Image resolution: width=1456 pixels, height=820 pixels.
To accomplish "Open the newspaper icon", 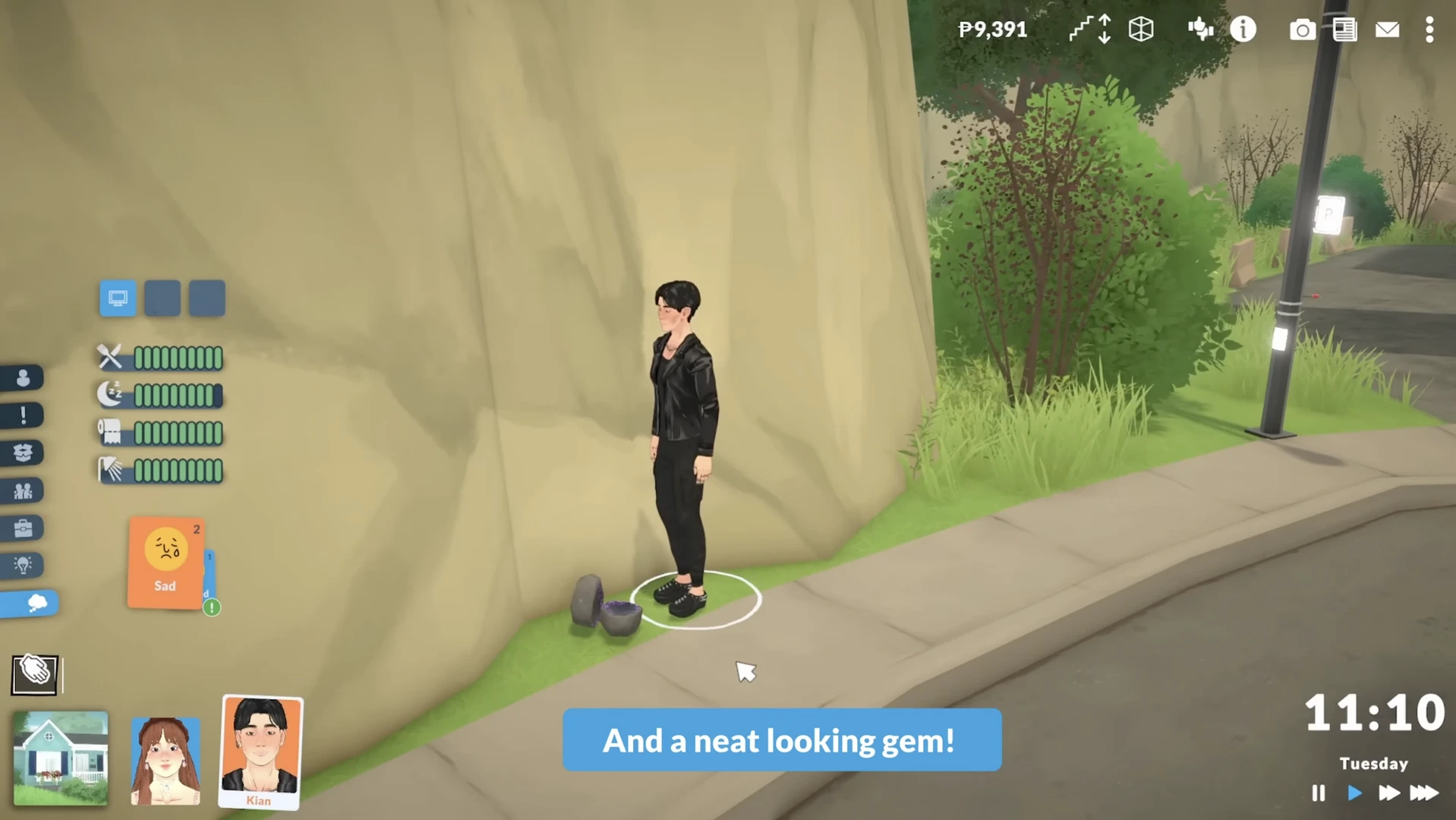I will (1344, 30).
